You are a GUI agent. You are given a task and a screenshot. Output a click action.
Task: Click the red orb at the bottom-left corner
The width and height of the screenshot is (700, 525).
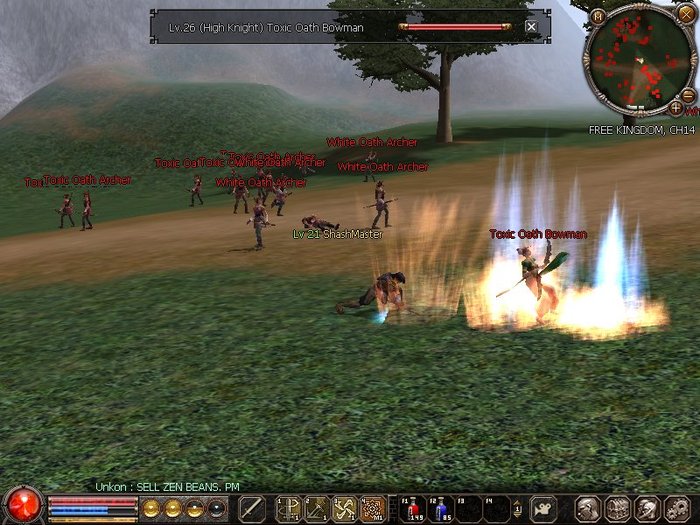tap(22, 504)
